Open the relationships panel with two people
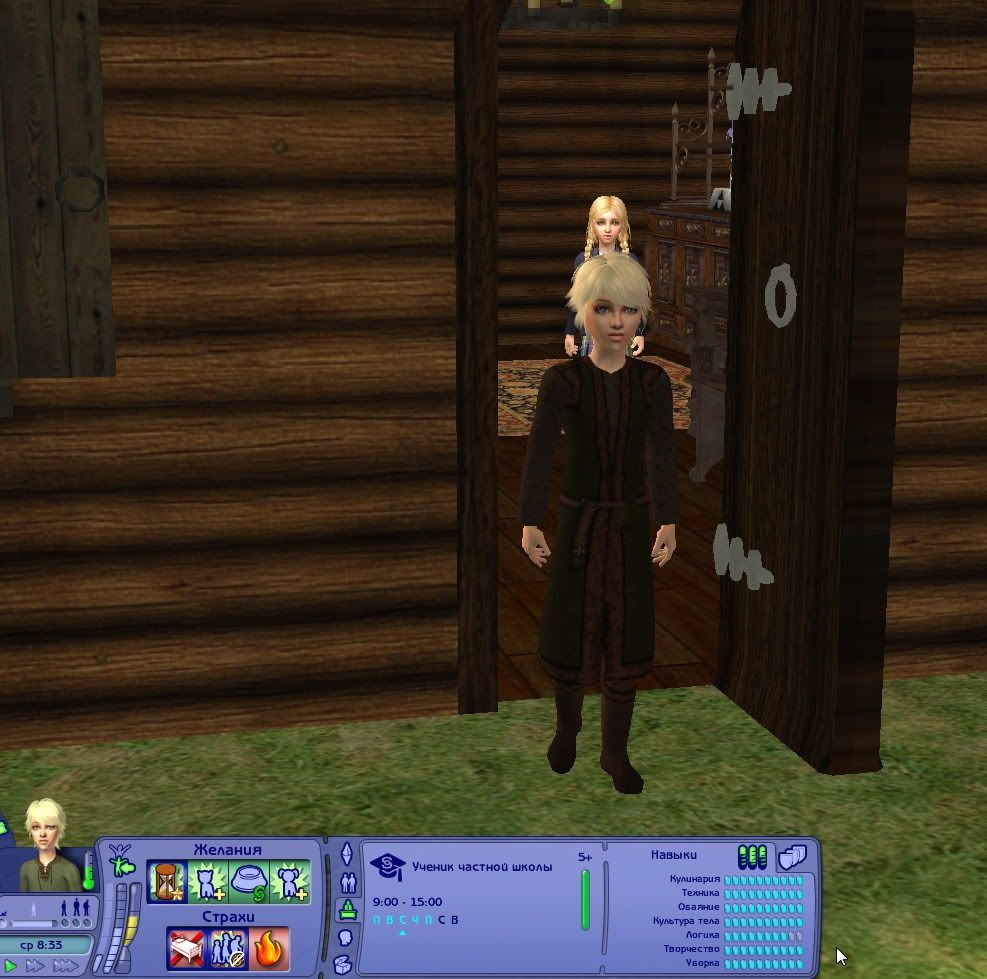The image size is (987, 979). point(347,882)
